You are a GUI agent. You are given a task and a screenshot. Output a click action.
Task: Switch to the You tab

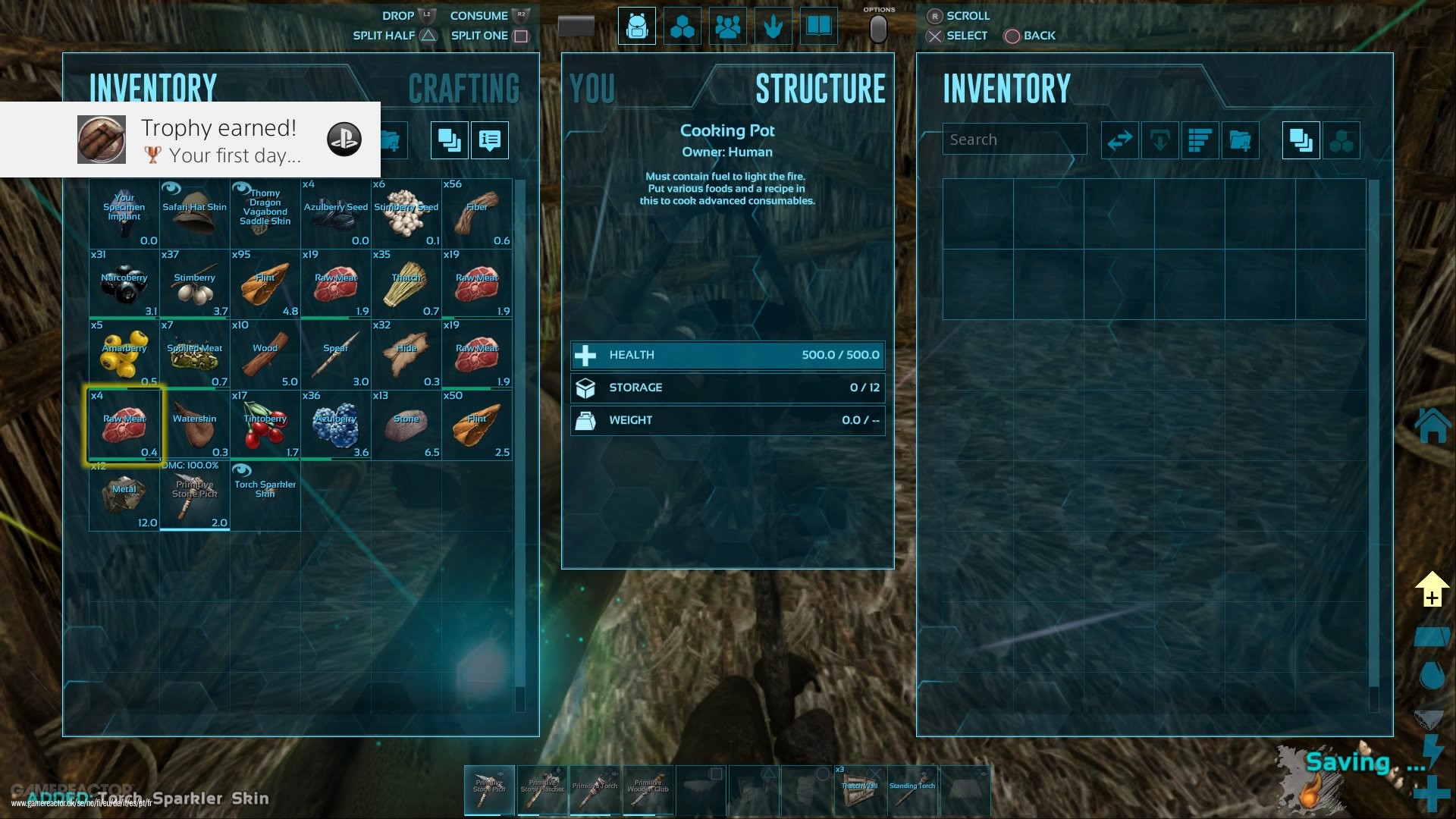594,86
